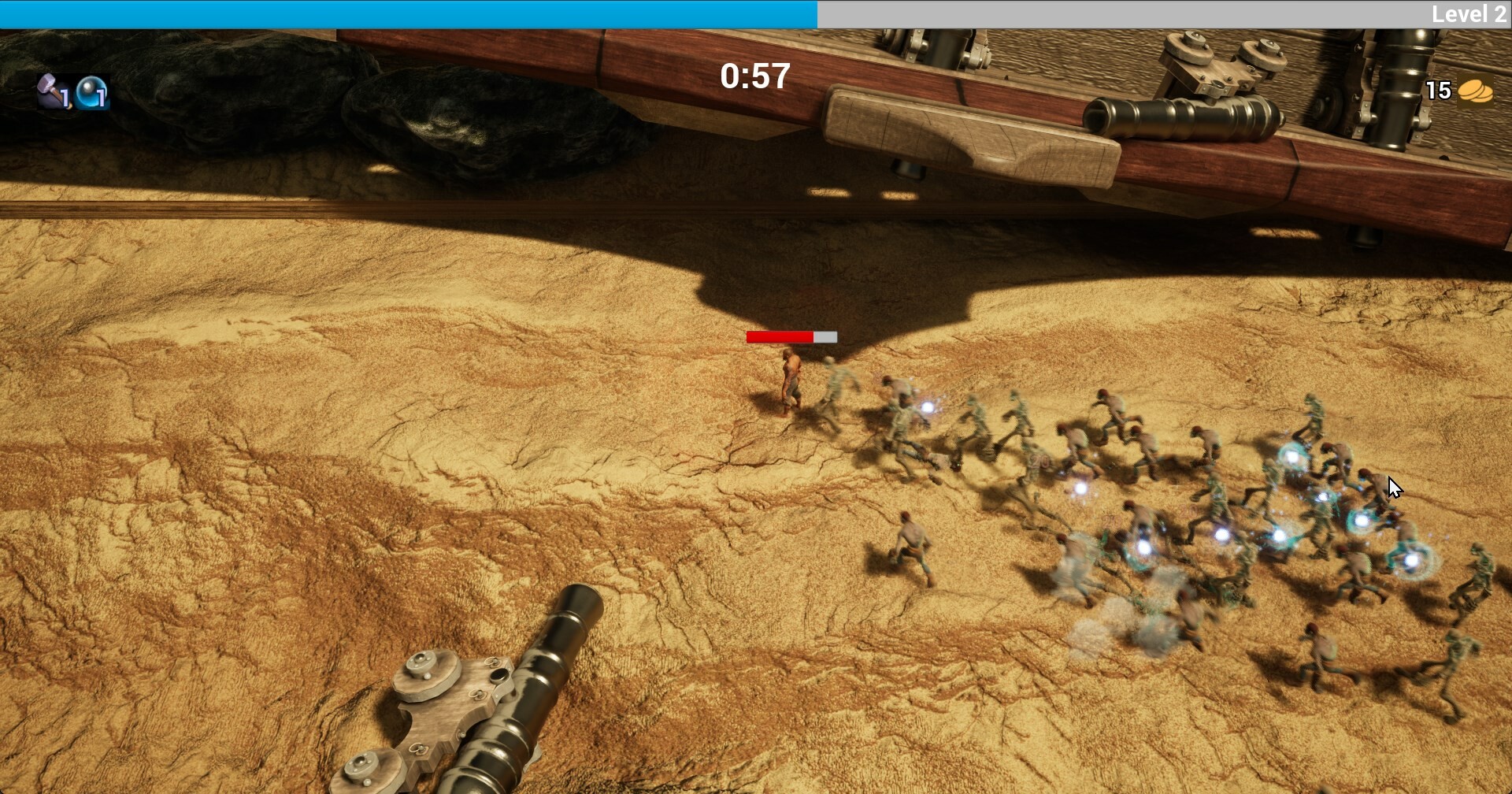The width and height of the screenshot is (1512, 794).
Task: Click the gray portion of the health bar
Action: tap(824, 336)
